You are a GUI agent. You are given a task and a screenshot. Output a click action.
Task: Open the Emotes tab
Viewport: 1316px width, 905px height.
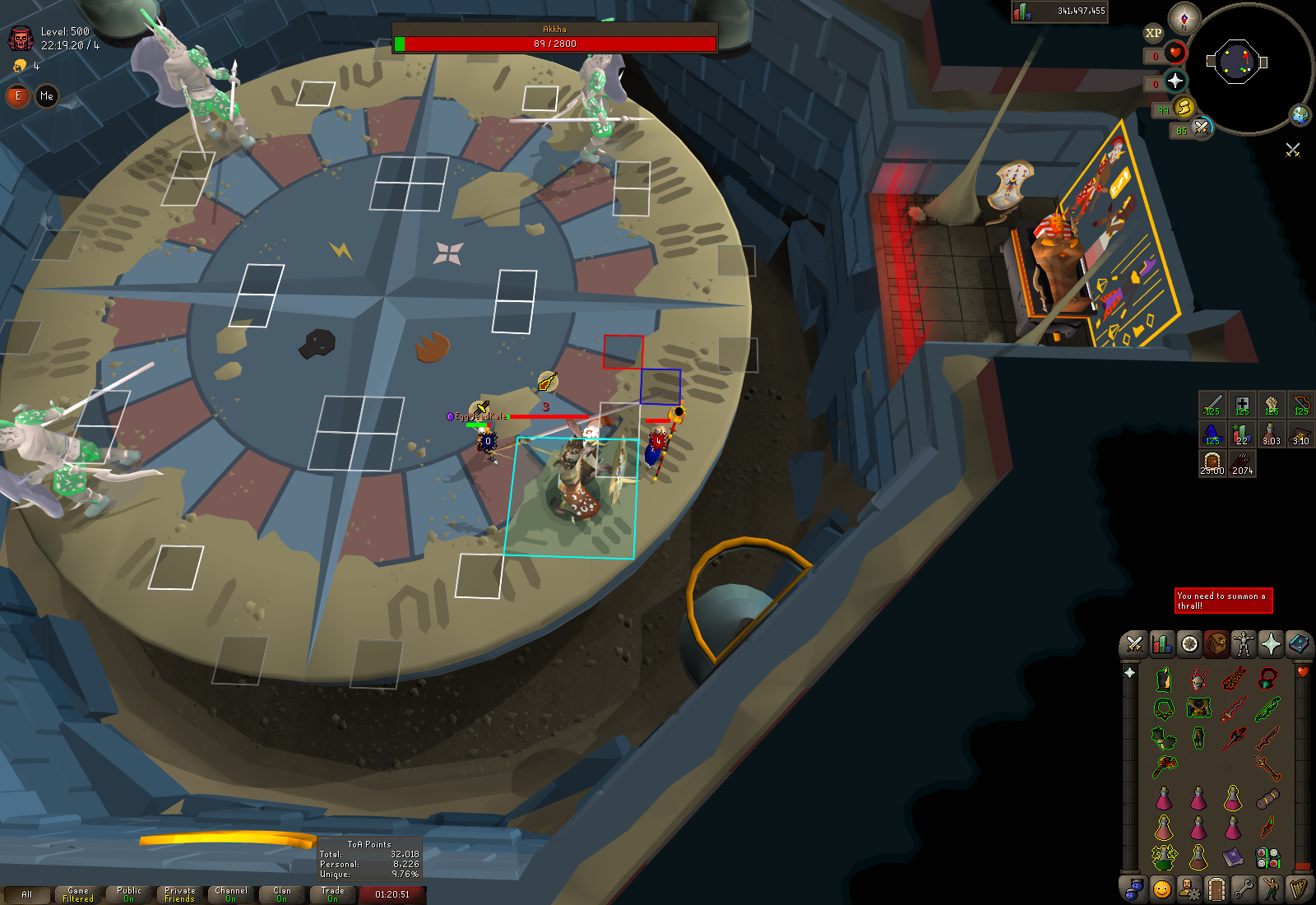coord(1271,889)
